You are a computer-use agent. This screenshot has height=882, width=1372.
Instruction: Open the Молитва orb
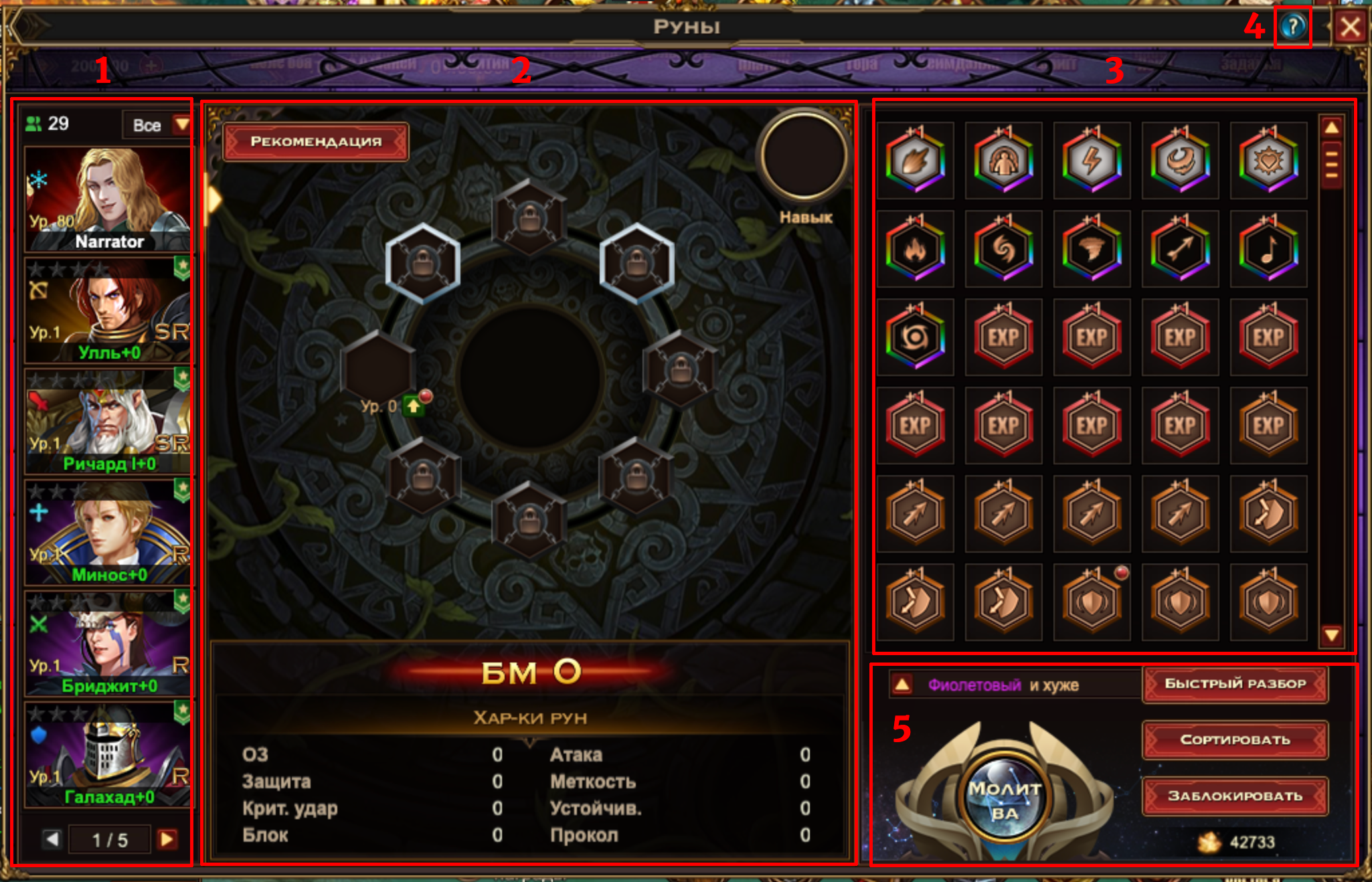(1004, 800)
